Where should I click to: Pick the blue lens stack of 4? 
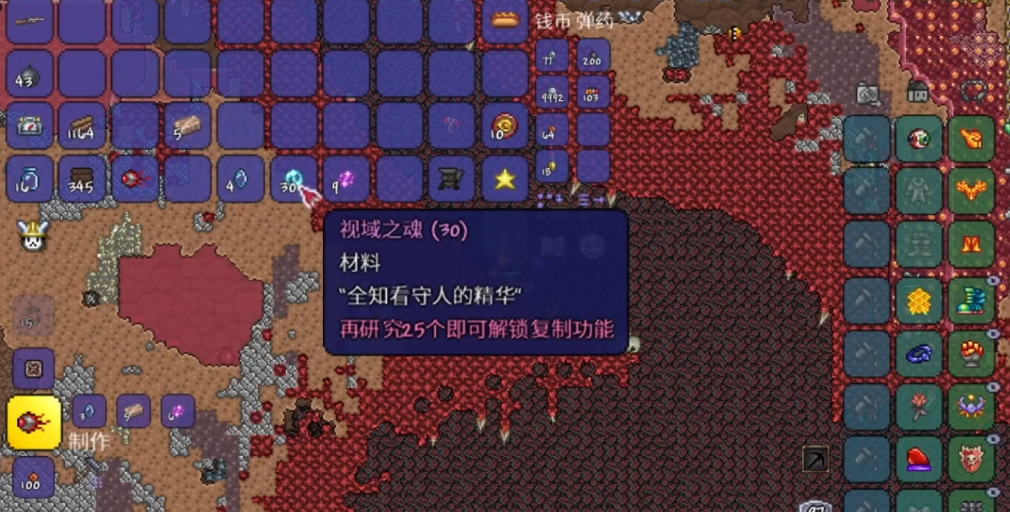tap(240, 180)
